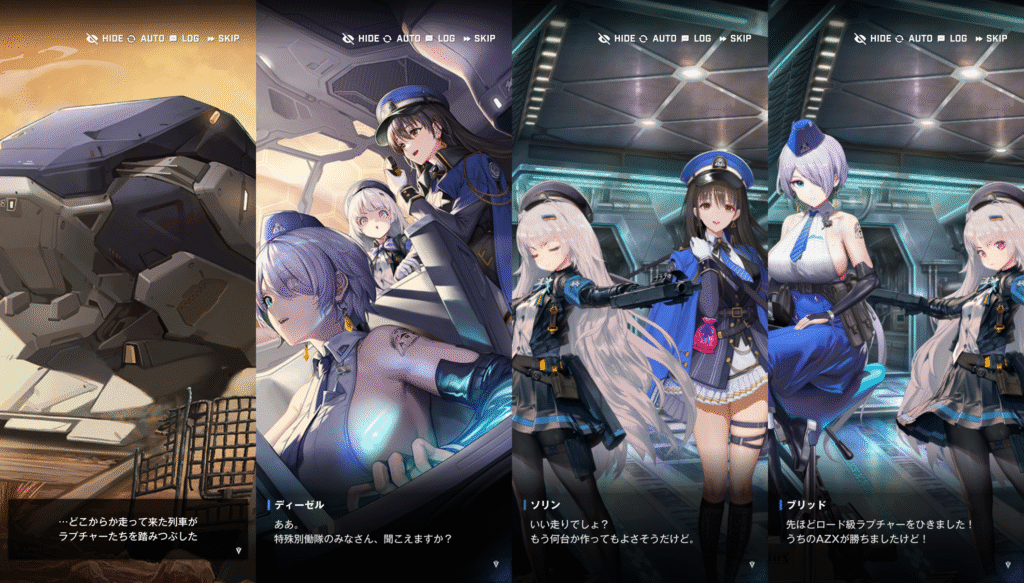The height and width of the screenshot is (583, 1024).
Task: Hide the UI in the train narration panel
Action: click(105, 38)
